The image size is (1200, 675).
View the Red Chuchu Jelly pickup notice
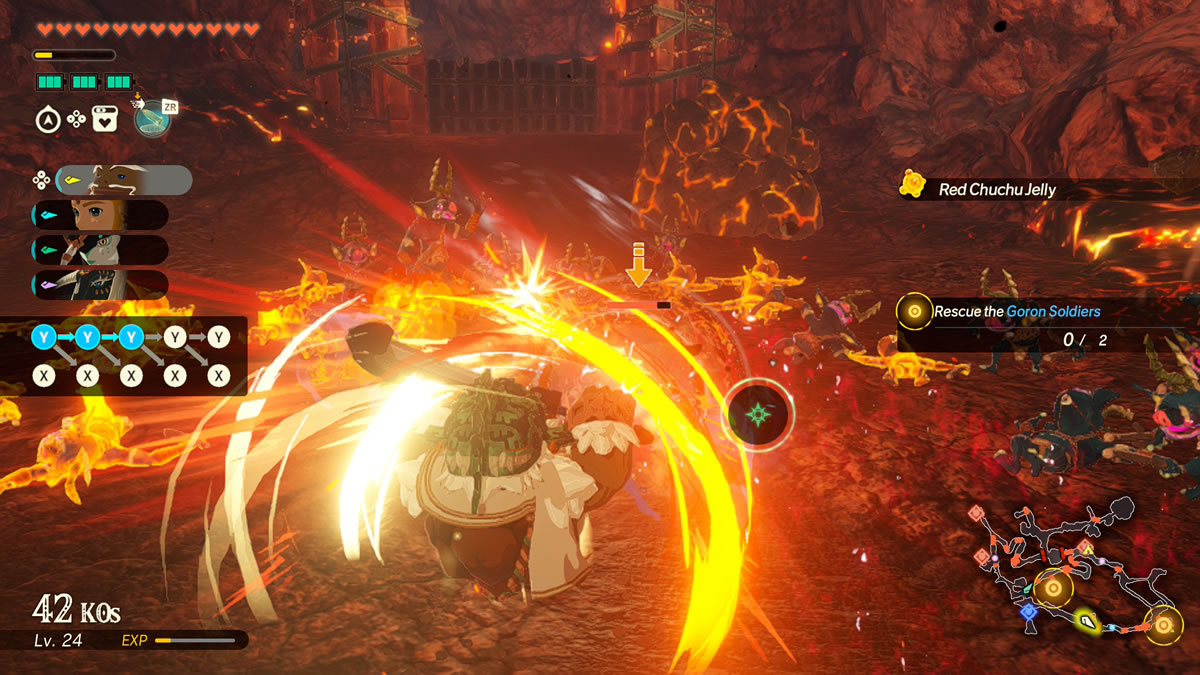[x=995, y=189]
